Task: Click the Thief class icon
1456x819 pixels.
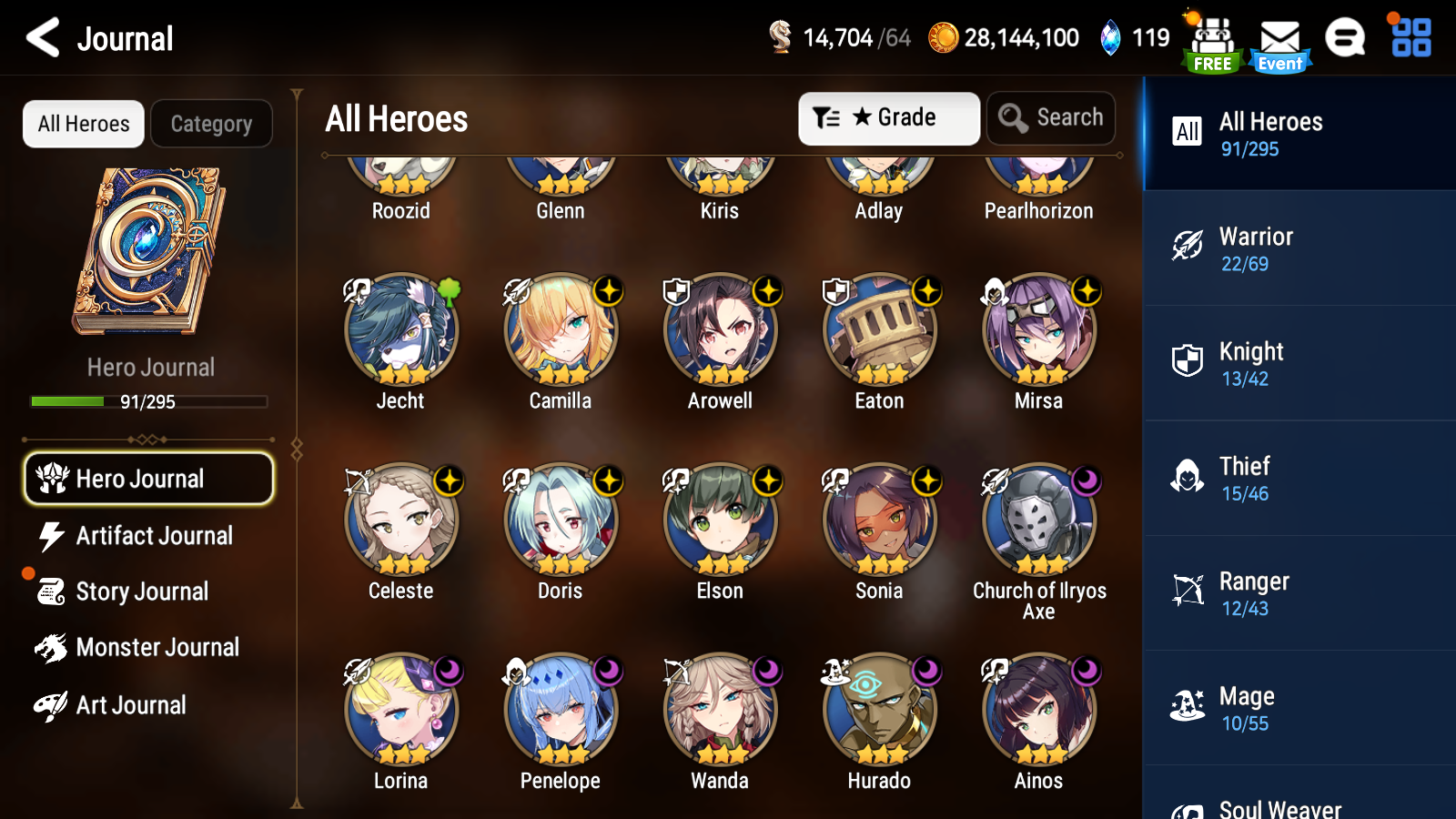Action: coord(1188,474)
